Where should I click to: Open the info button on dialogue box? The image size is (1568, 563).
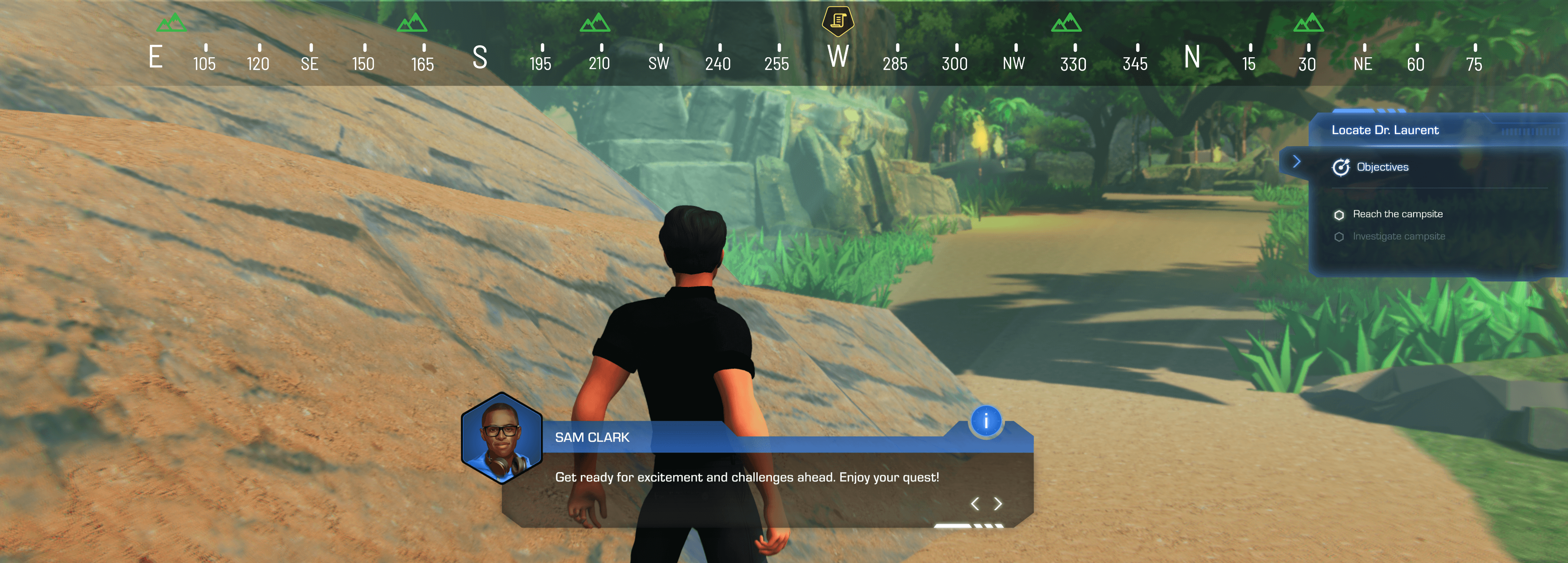pyautogui.click(x=986, y=420)
